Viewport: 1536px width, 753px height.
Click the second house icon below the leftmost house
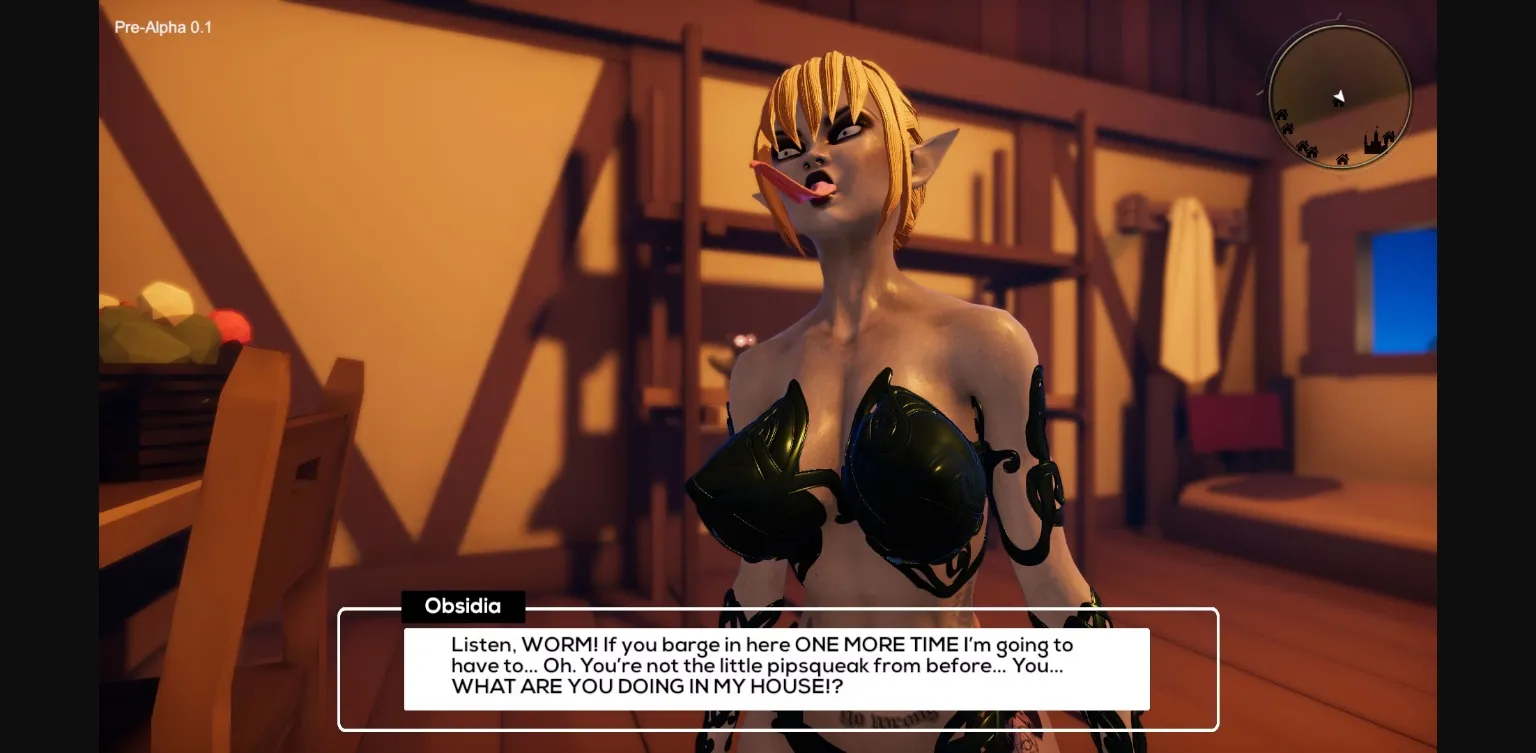[1288, 128]
